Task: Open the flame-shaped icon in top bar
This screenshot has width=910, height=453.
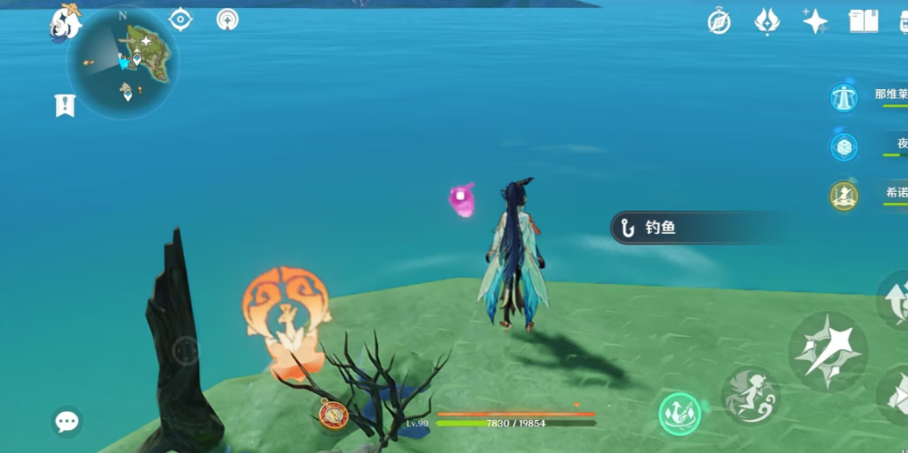Action: click(767, 21)
